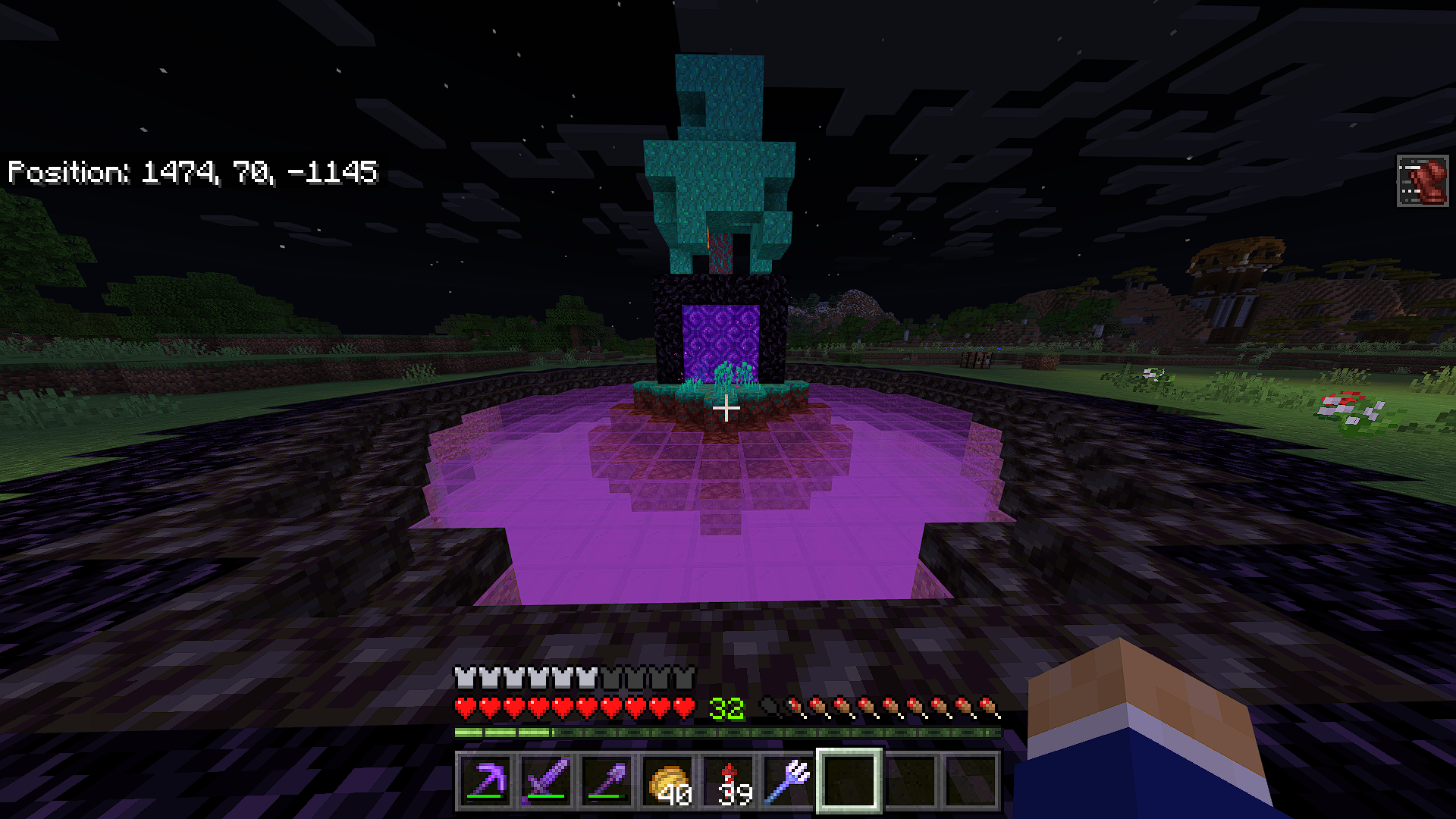Screen dimensions: 1456x819
Task: Click the crosshair at screen center
Action: point(728,409)
